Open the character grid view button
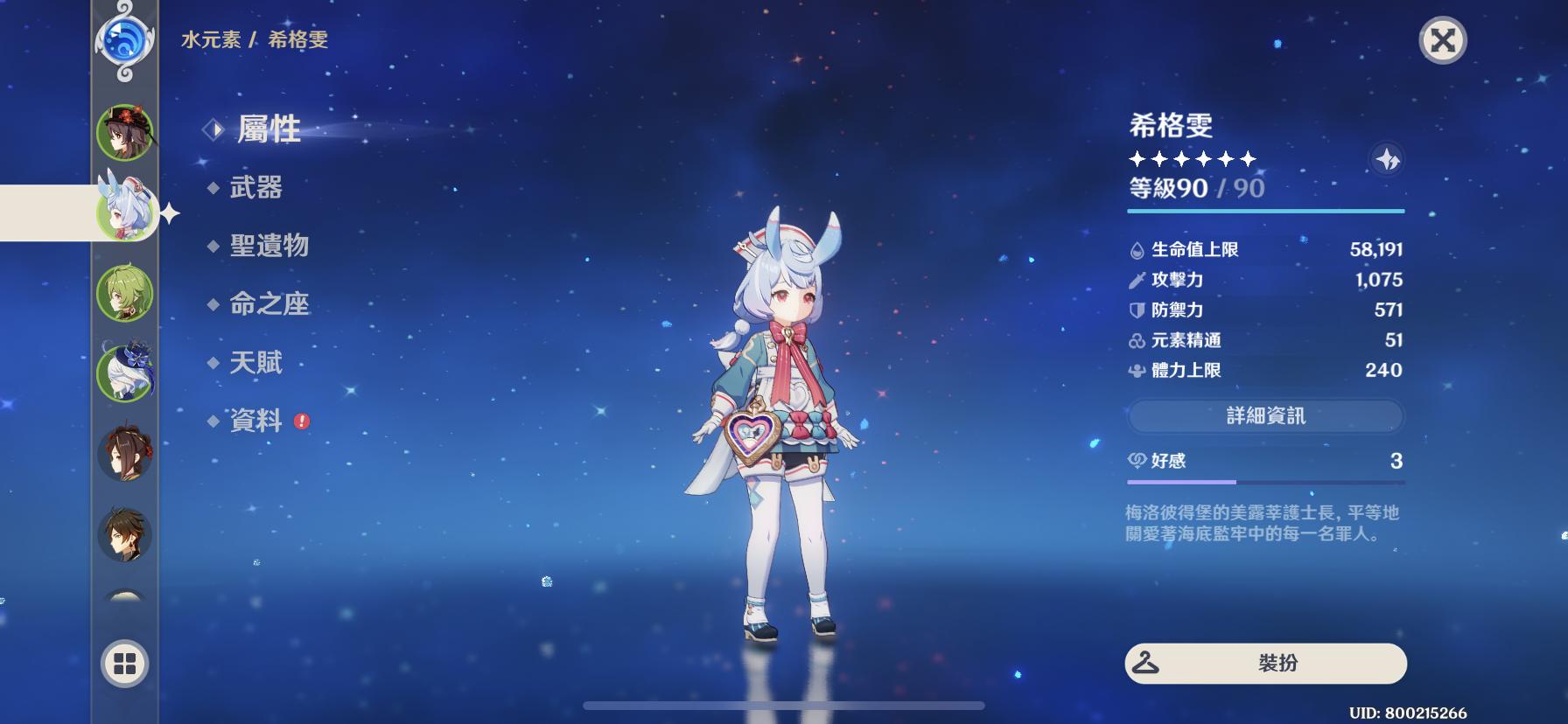1568x724 pixels. point(125,665)
